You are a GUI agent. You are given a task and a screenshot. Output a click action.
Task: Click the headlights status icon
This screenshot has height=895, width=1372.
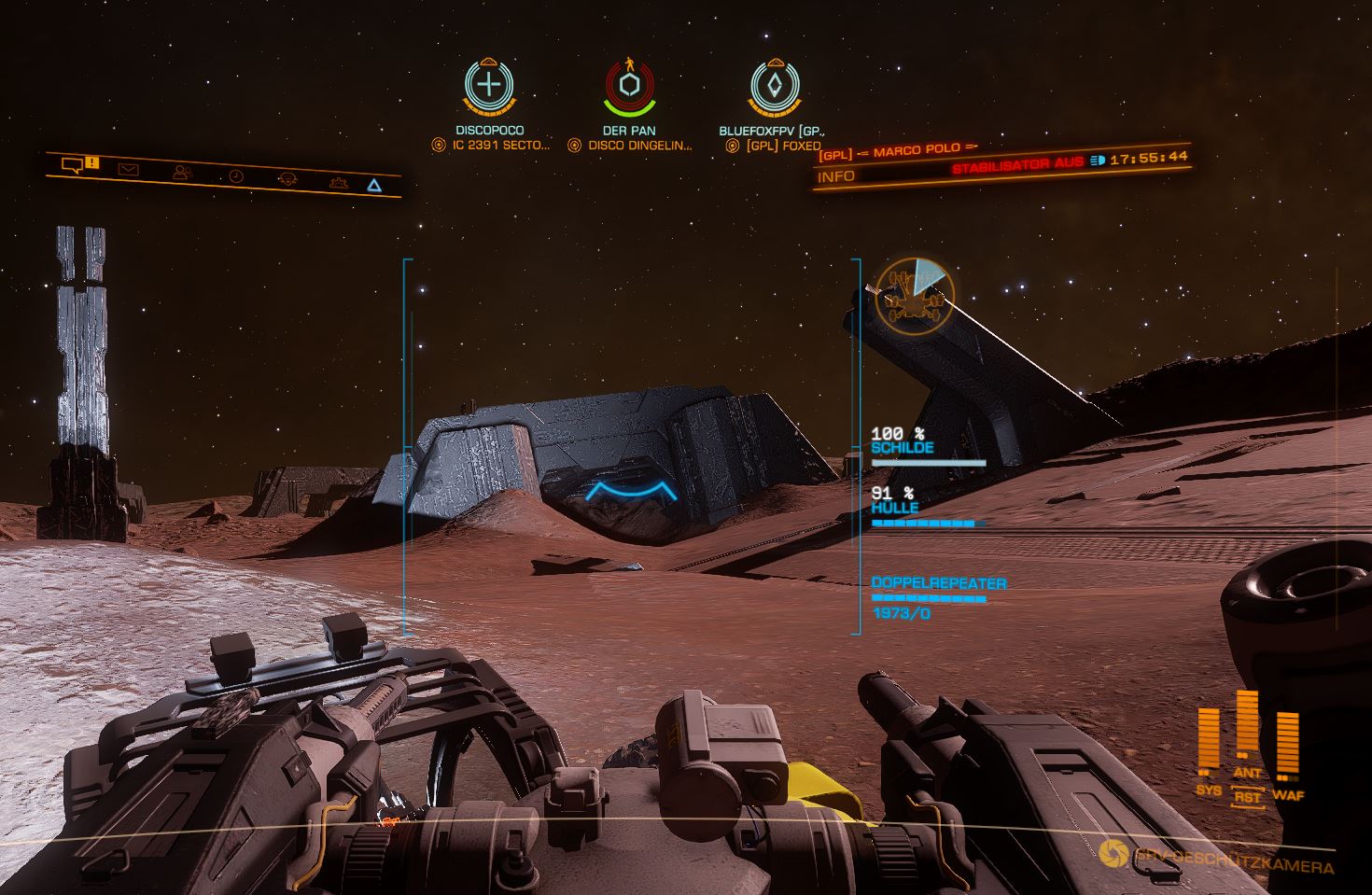tap(1098, 160)
